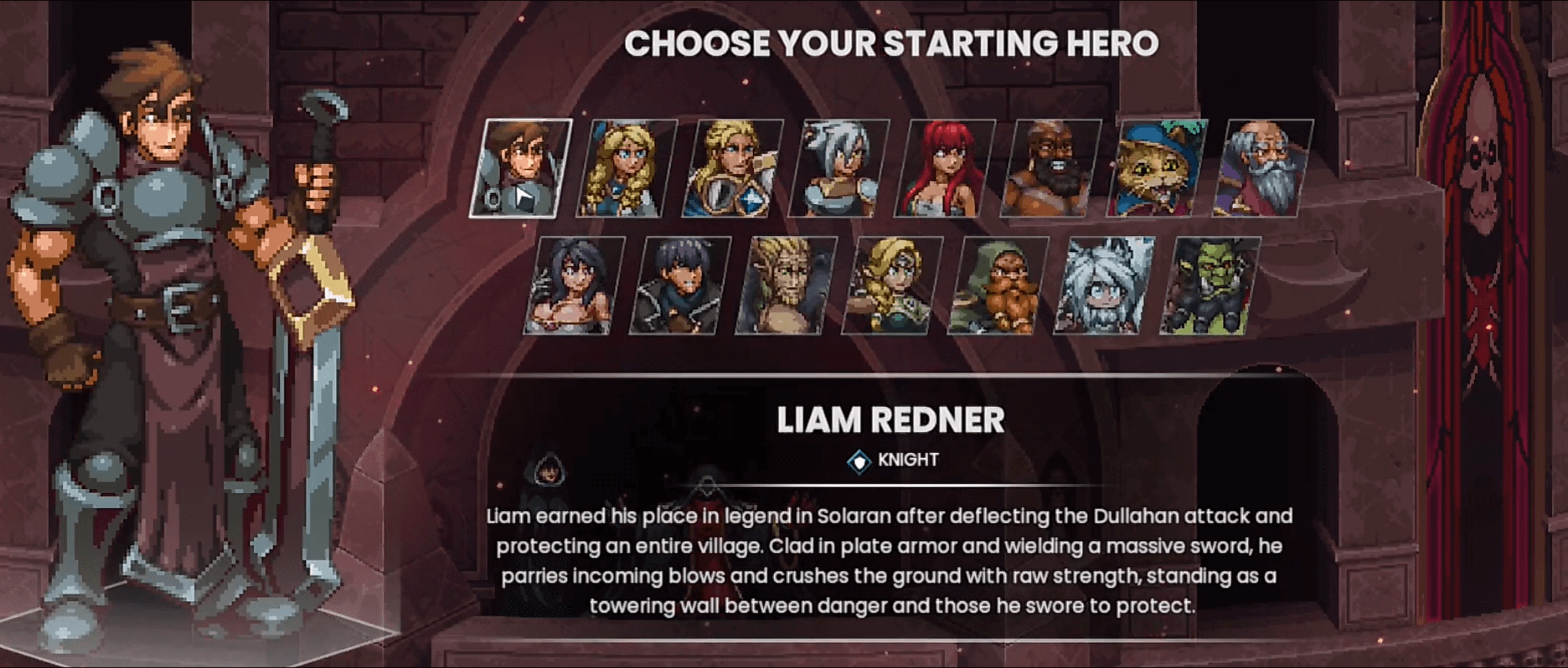
Task: Choose the white-haired girl with animal ears
Action: pyautogui.click(x=1105, y=285)
